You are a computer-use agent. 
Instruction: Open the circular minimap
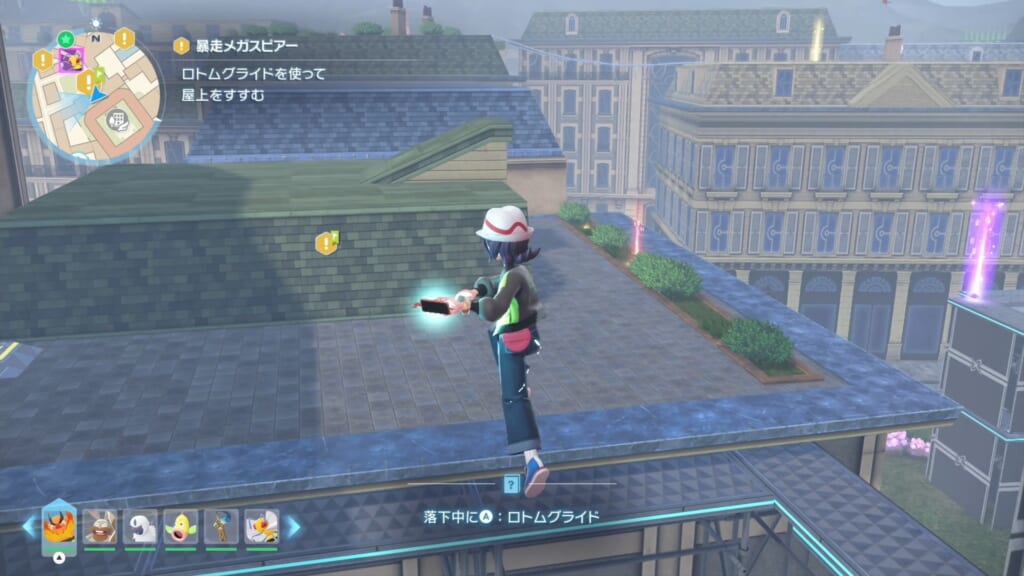click(x=95, y=94)
